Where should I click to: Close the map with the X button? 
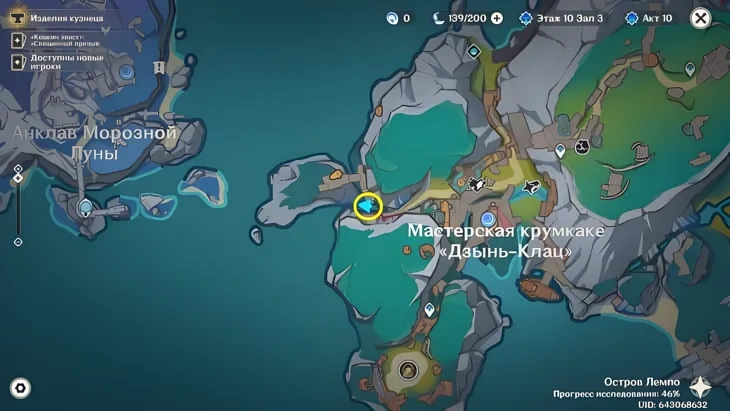[701, 18]
